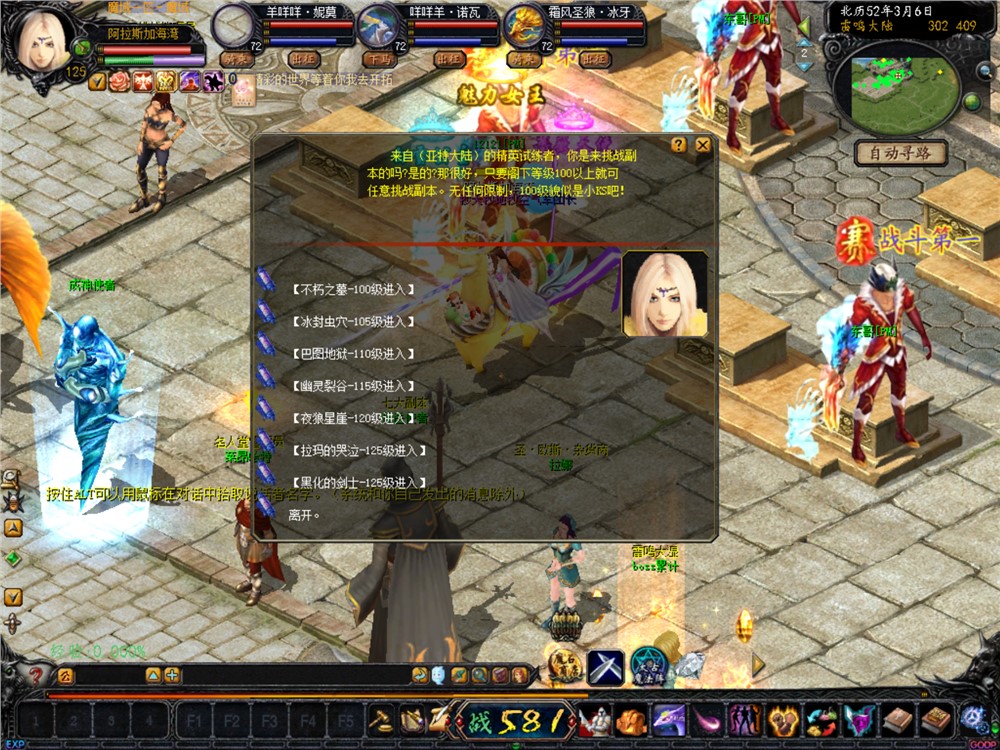
Task: Open the red question mark help icon
Action: (37, 676)
